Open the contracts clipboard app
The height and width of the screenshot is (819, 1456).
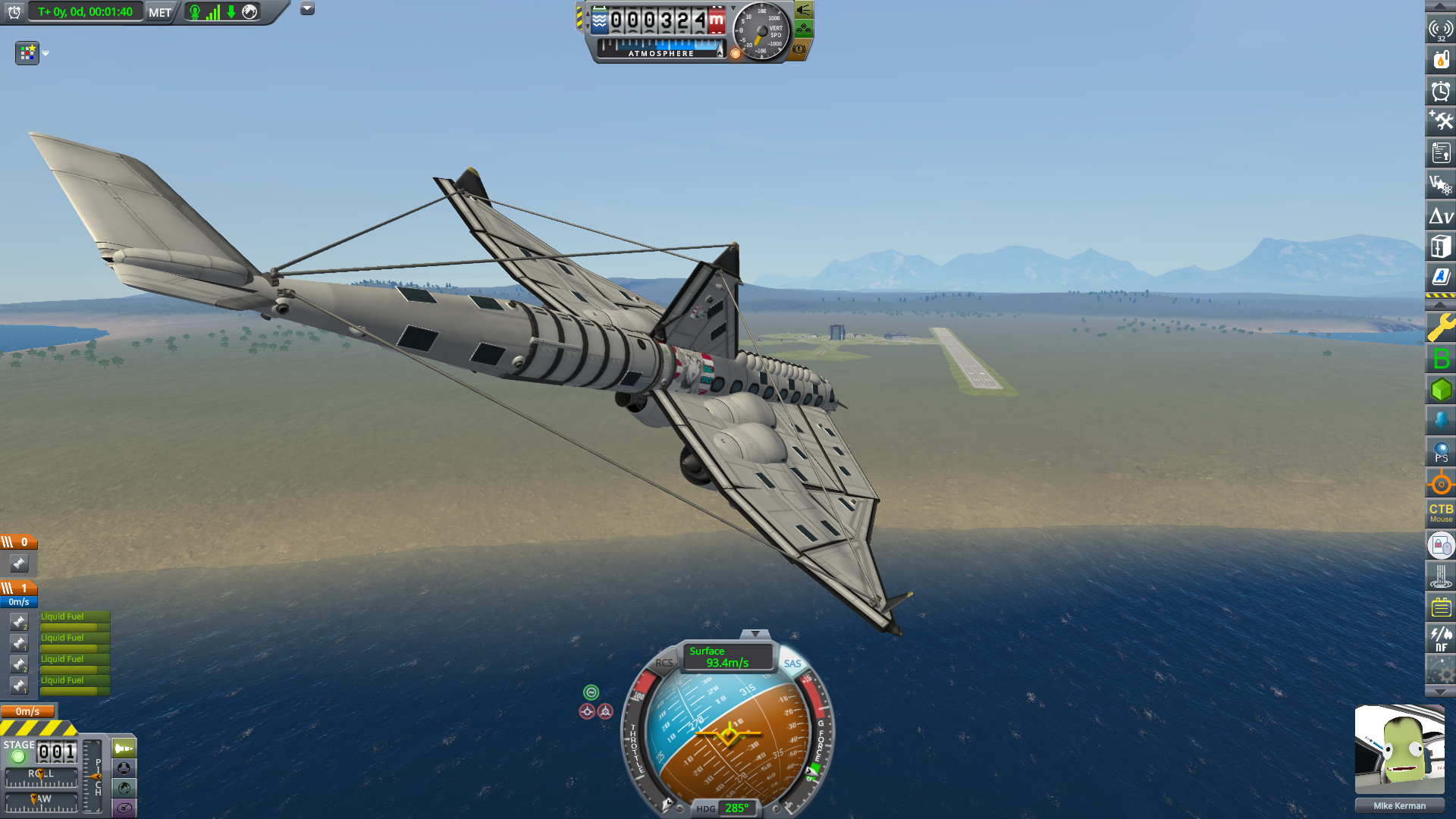tap(1441, 153)
